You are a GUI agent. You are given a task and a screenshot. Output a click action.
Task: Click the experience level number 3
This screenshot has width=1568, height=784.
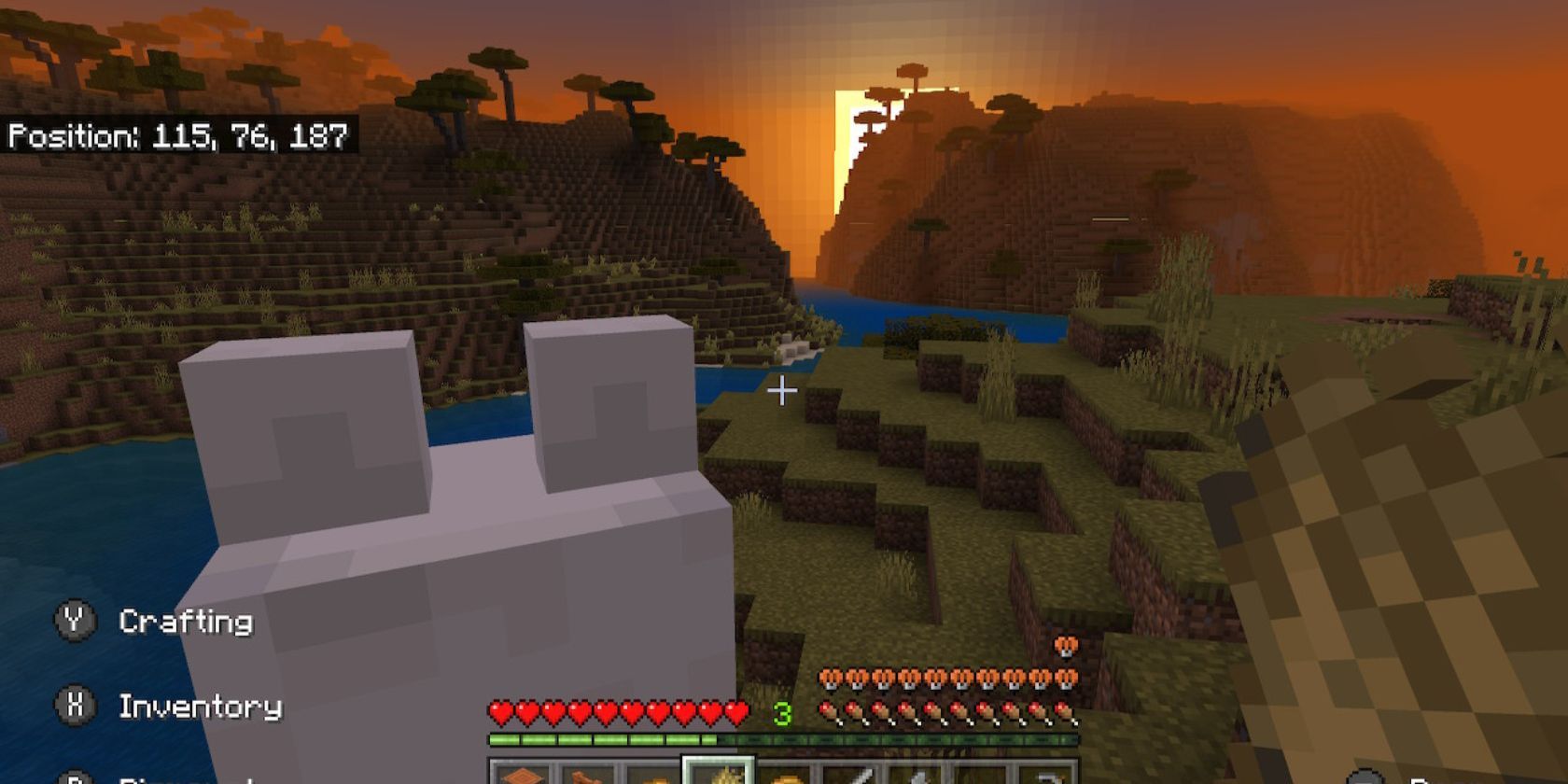pos(782,712)
